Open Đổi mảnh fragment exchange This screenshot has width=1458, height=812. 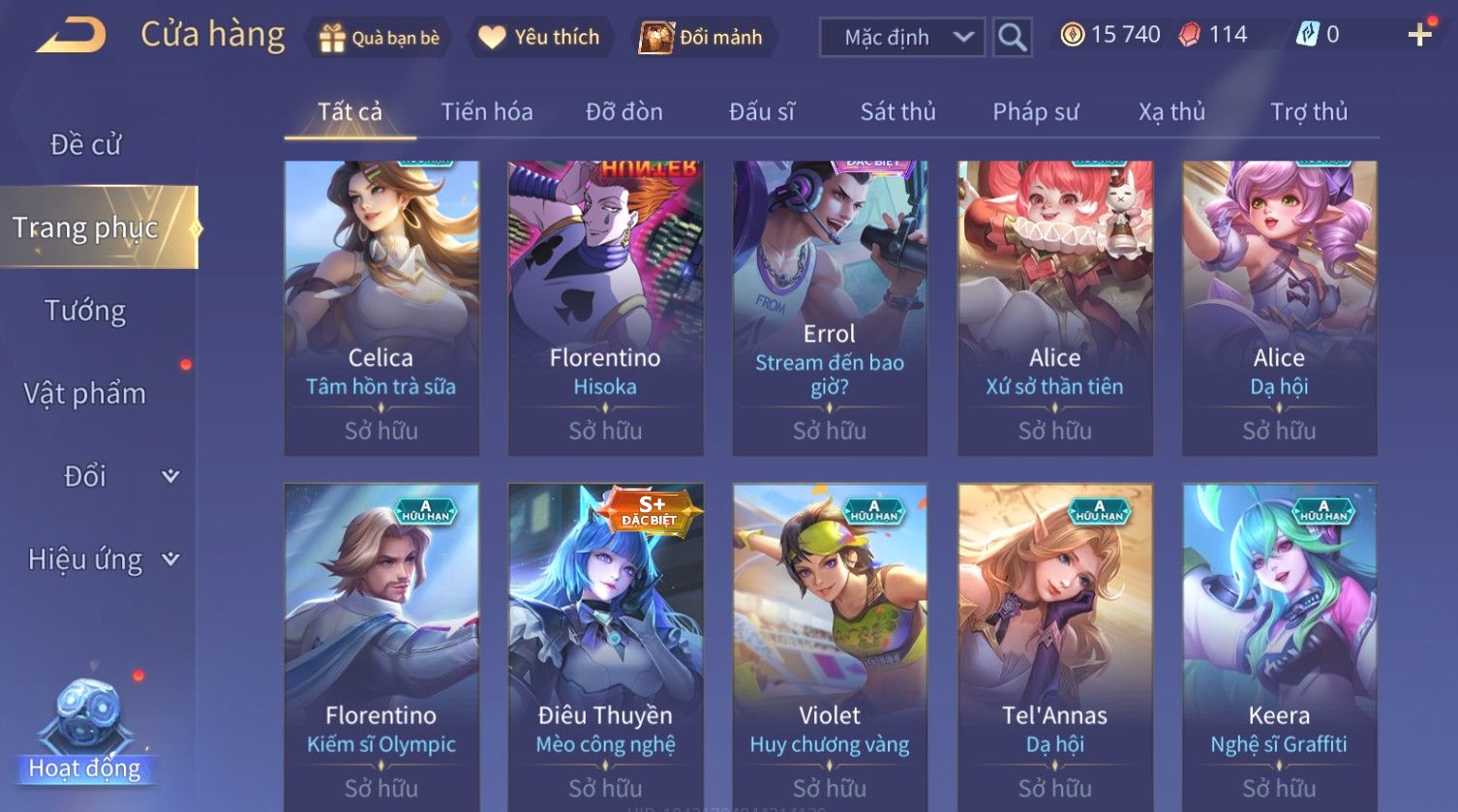click(701, 38)
